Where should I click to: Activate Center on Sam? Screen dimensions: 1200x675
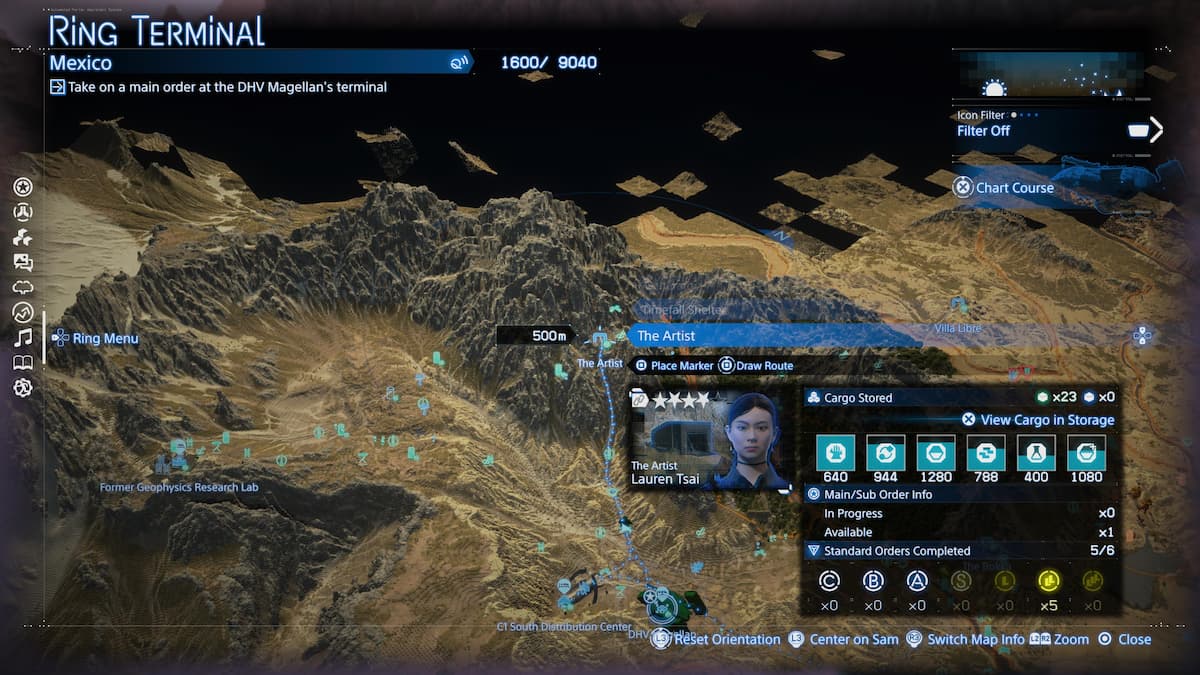842,639
